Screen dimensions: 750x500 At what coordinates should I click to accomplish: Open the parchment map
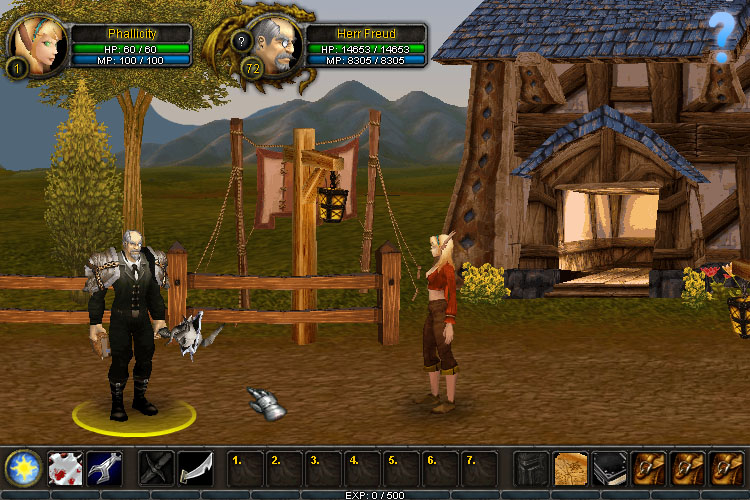(x=570, y=467)
